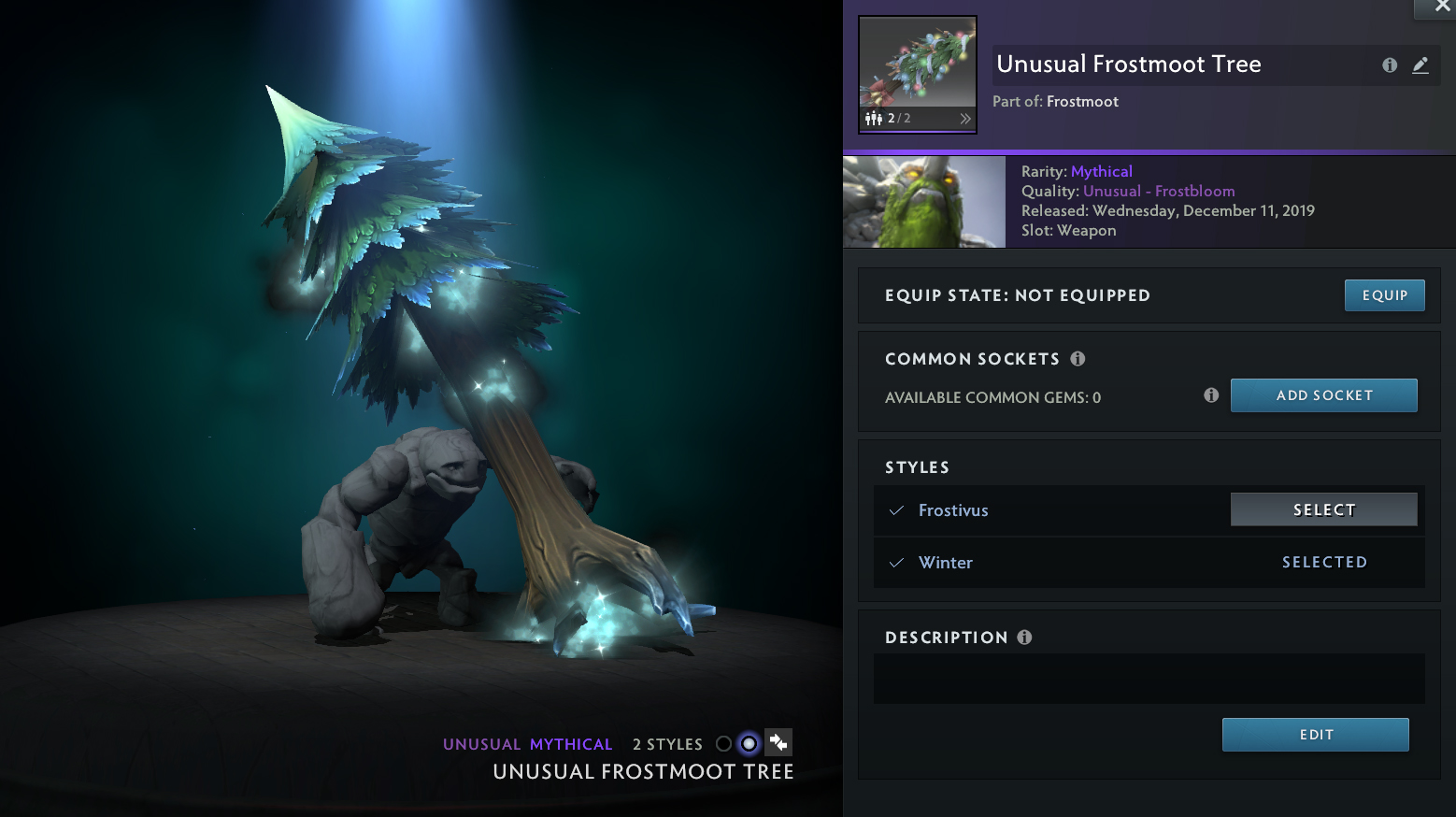
Task: Open the available common gems info icon
Action: (x=1211, y=395)
